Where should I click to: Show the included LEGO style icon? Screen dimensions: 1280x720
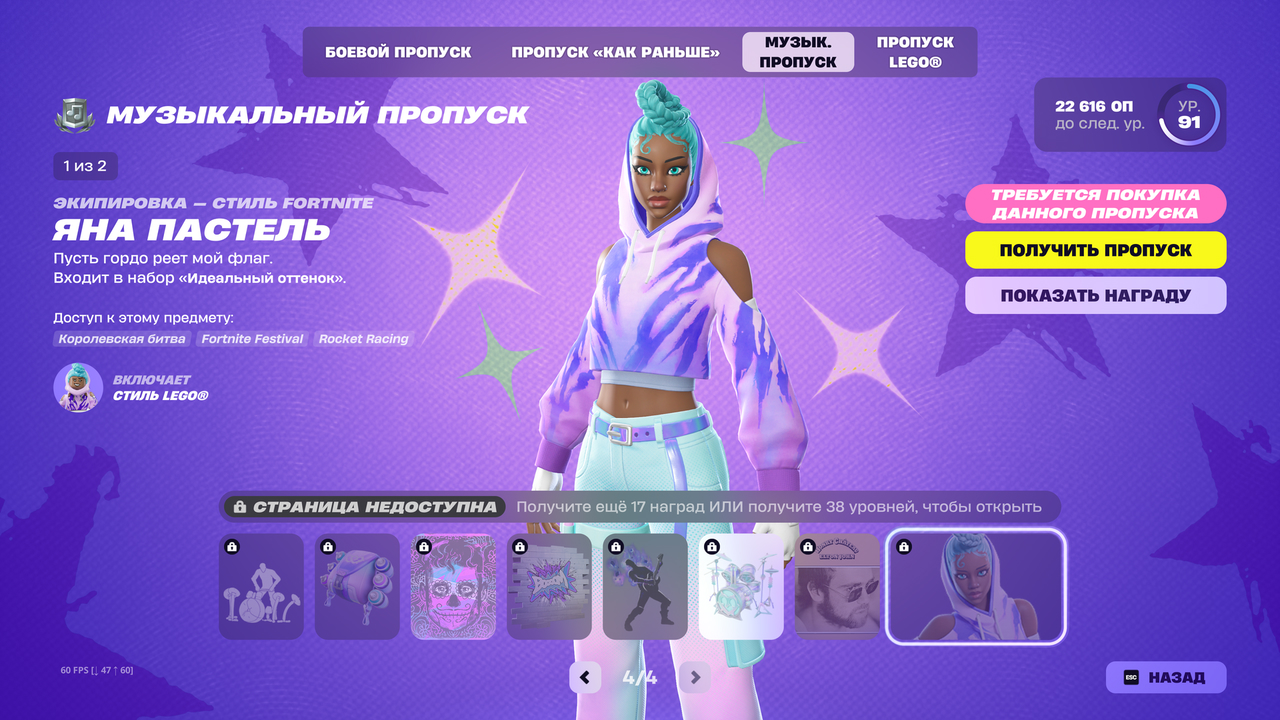(78, 388)
